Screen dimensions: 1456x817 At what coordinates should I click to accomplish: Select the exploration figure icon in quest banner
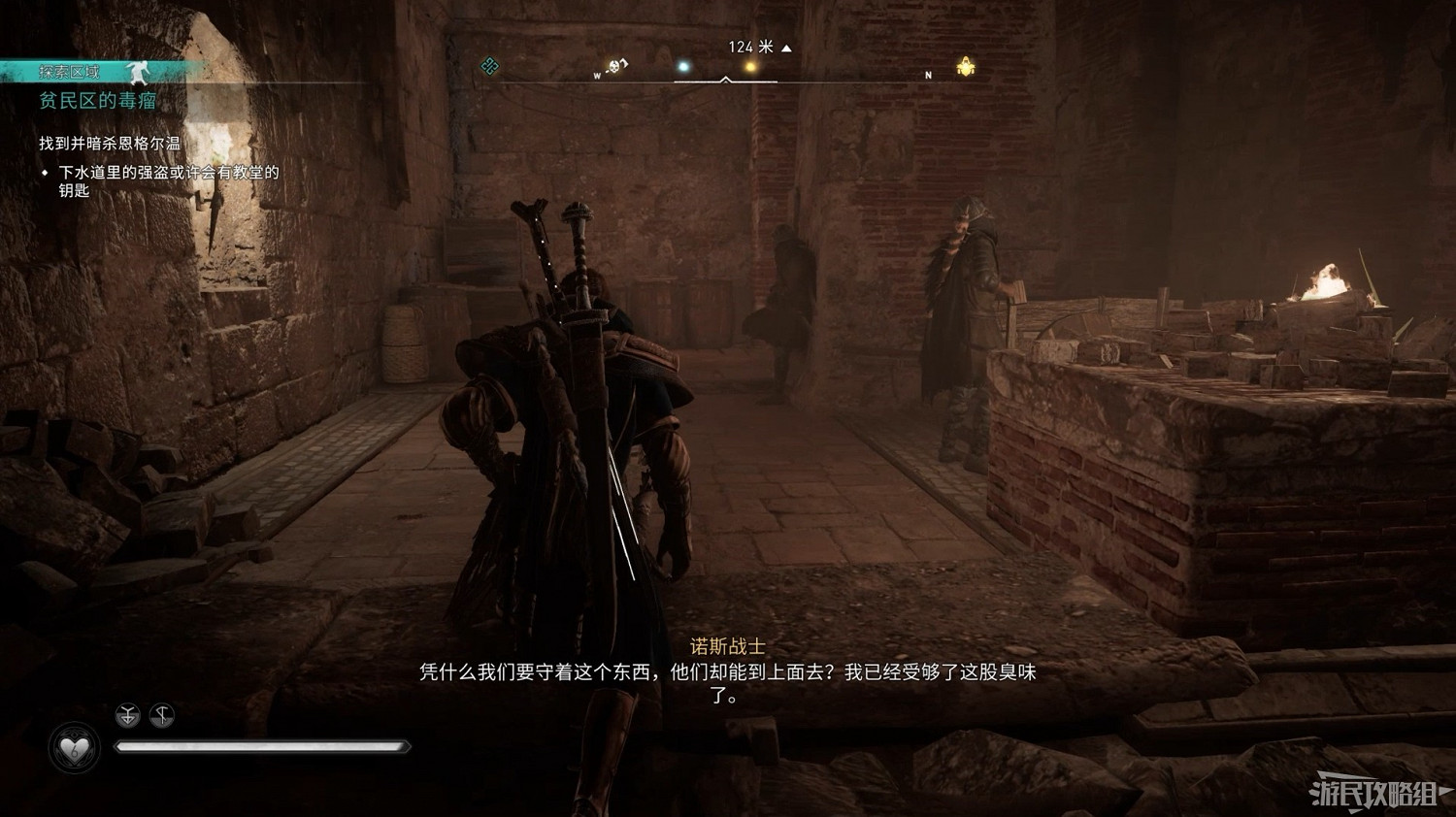[138, 74]
